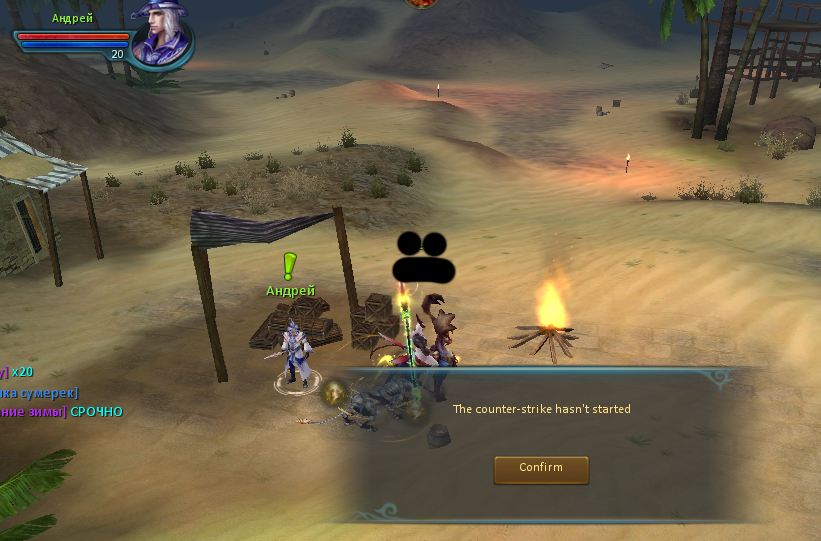Open Андрей's character portrait
Screen dimensions: 821x541
click(x=161, y=34)
